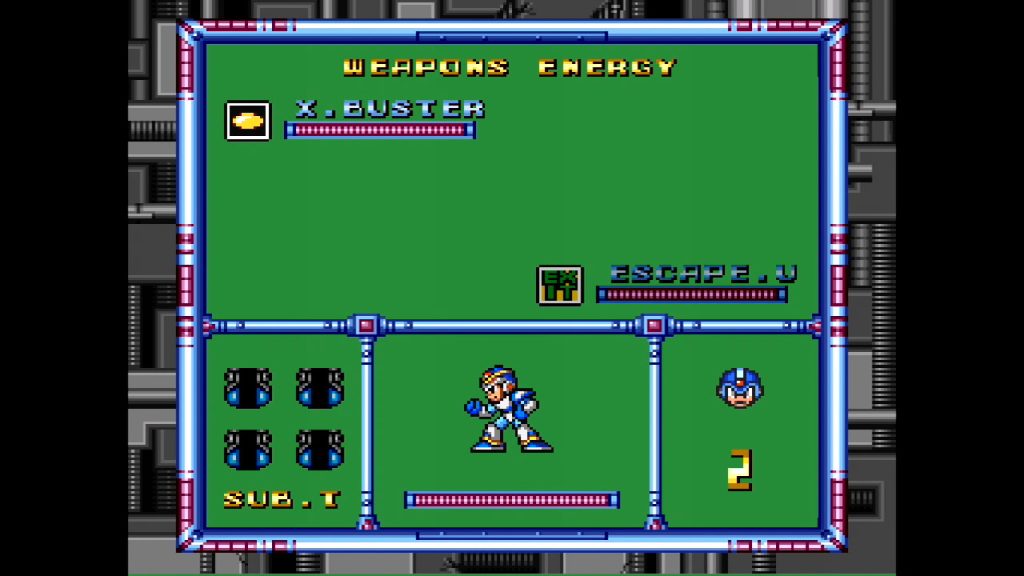
Task: Select the X.Buster weapon entry
Action: (389, 108)
